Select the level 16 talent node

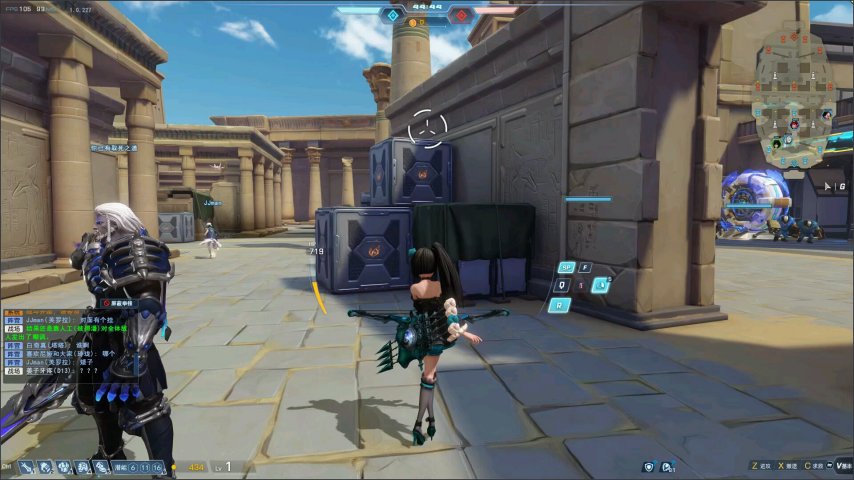tap(158, 467)
